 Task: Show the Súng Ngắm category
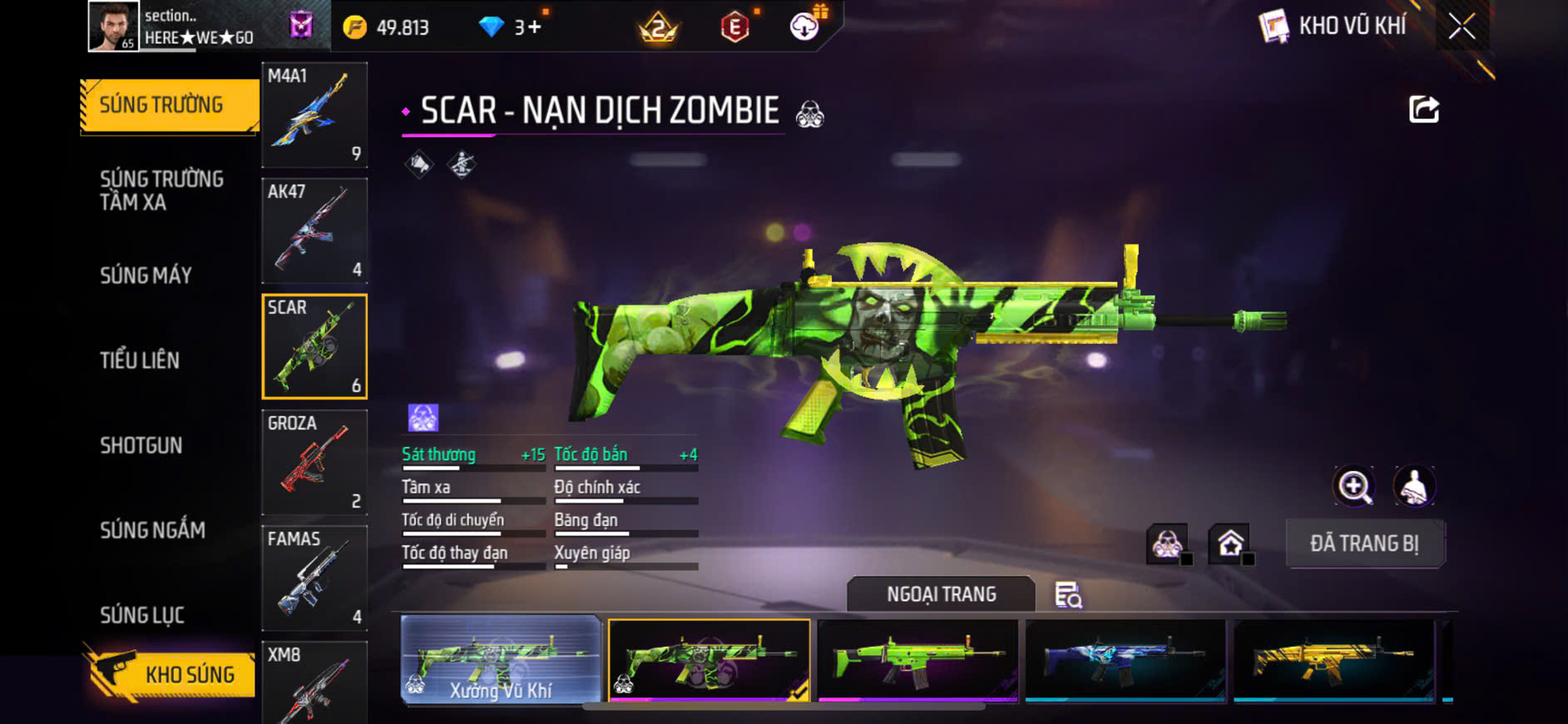pos(152,530)
